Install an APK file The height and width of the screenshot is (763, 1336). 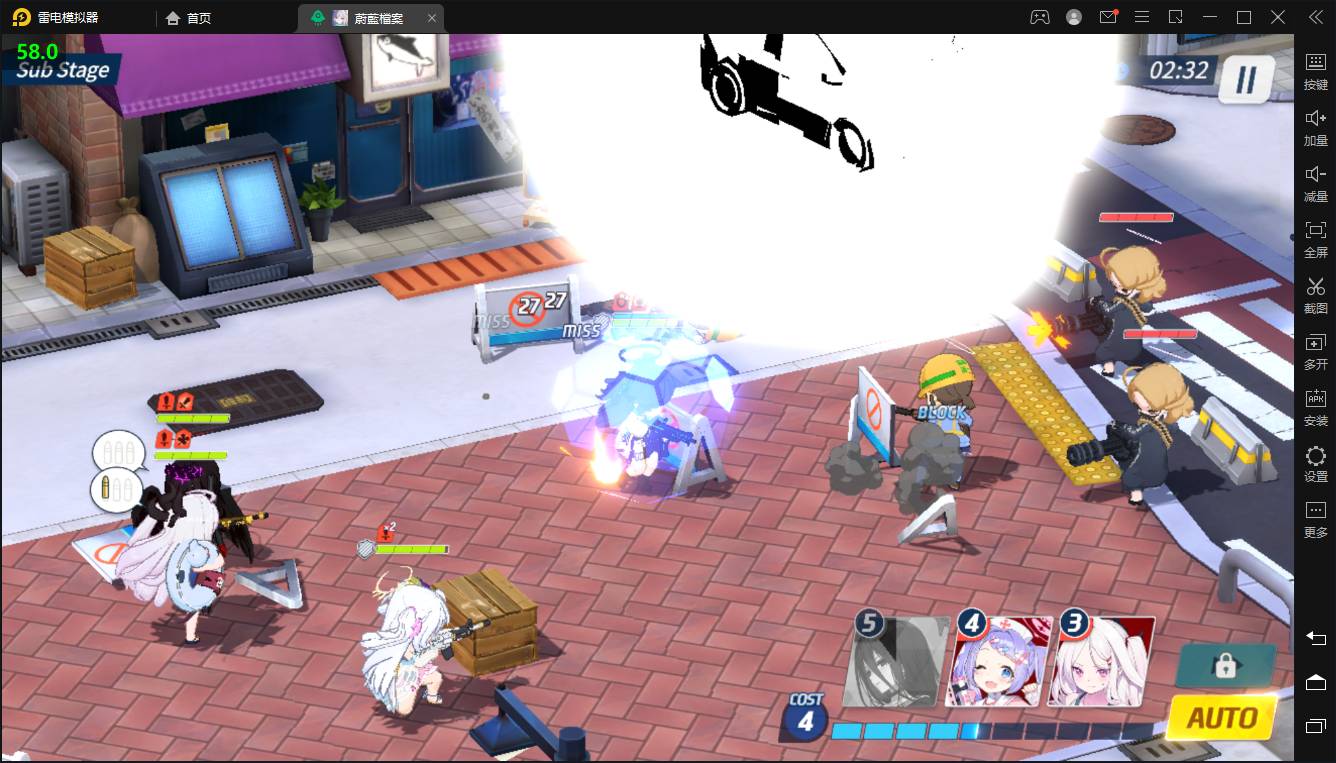(x=1315, y=407)
